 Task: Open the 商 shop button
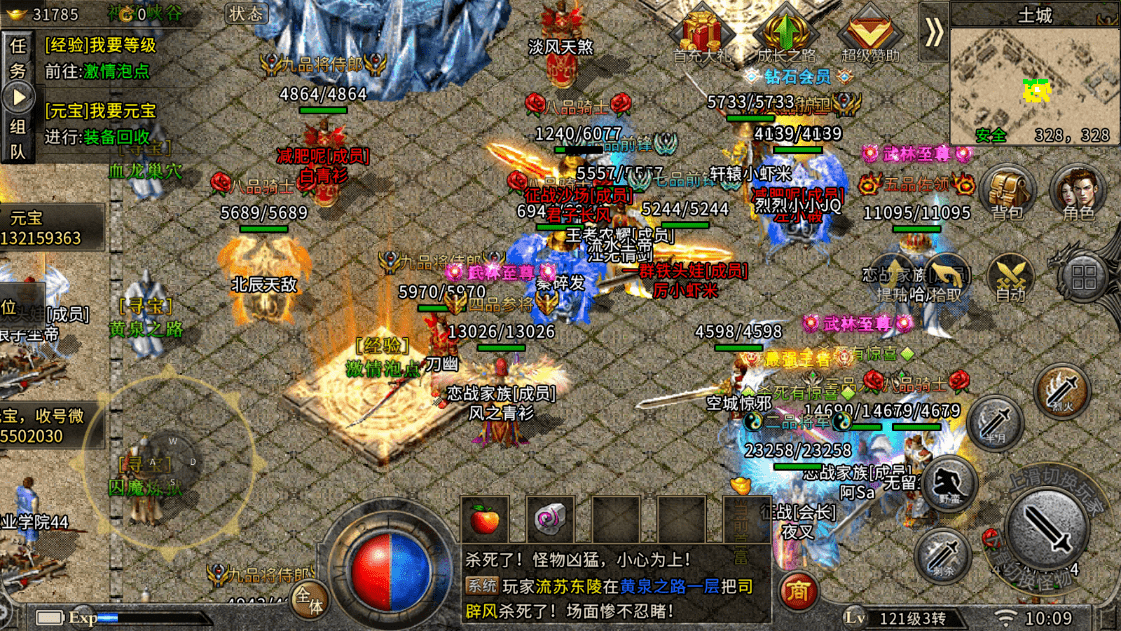coord(798,590)
